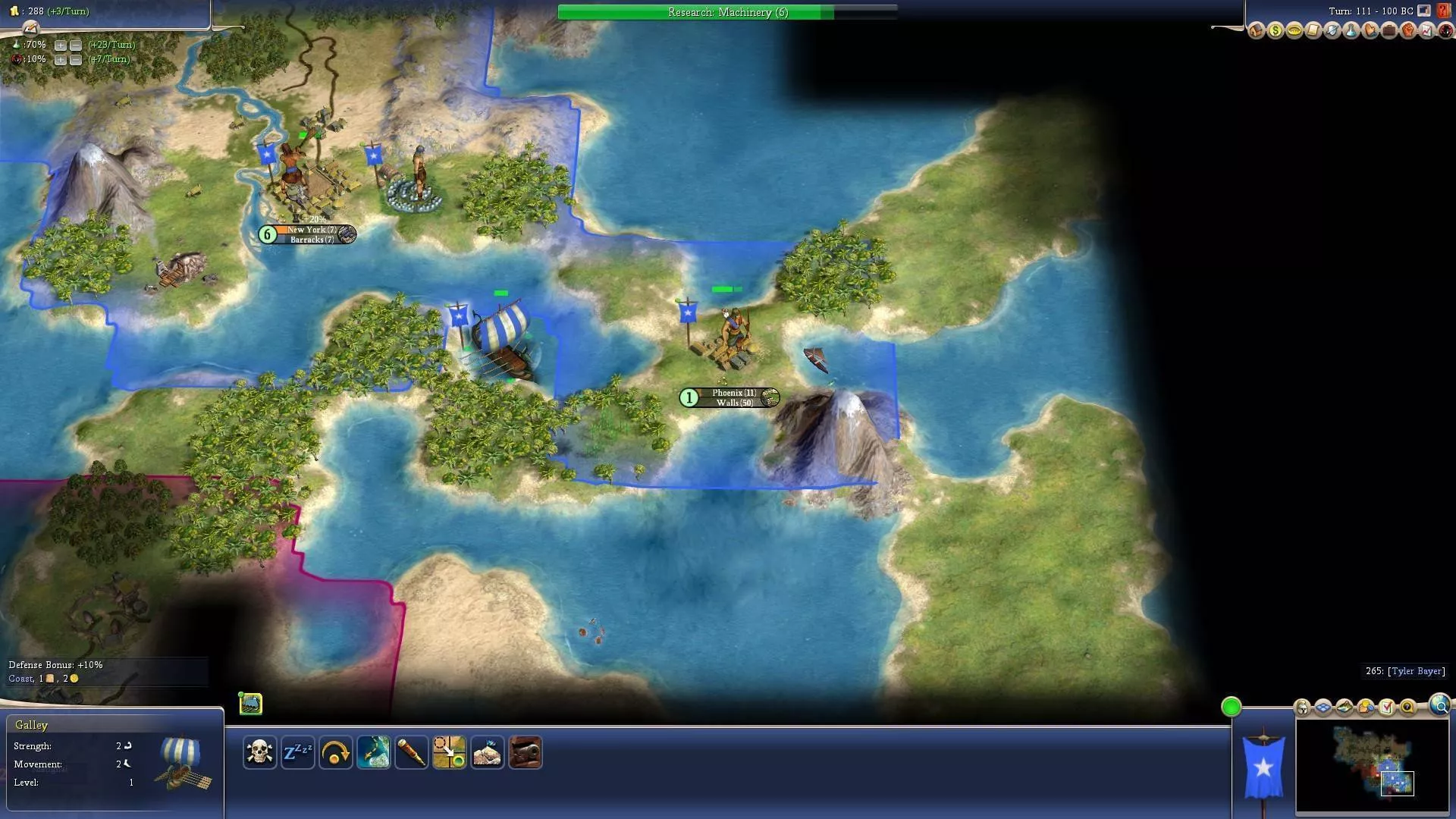Select the spyglass Sentry action

pos(411,752)
